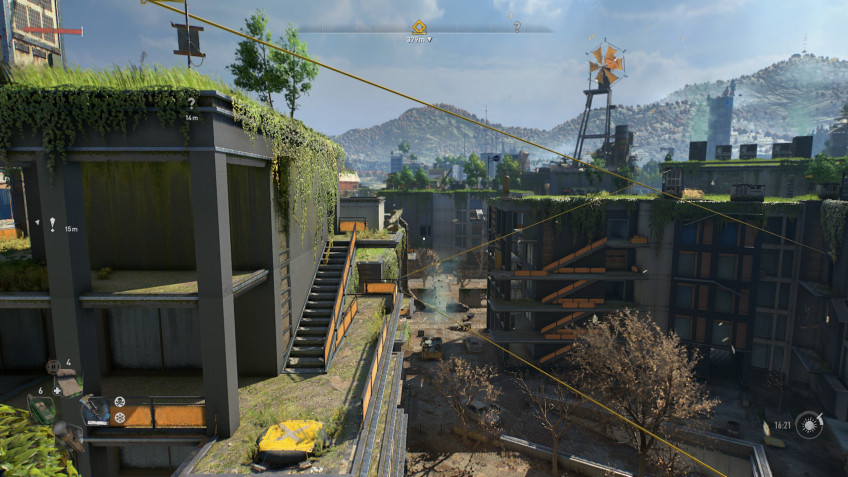Select the question mark marker at 14m
Viewport: 848px width, 477px height.
click(191, 103)
